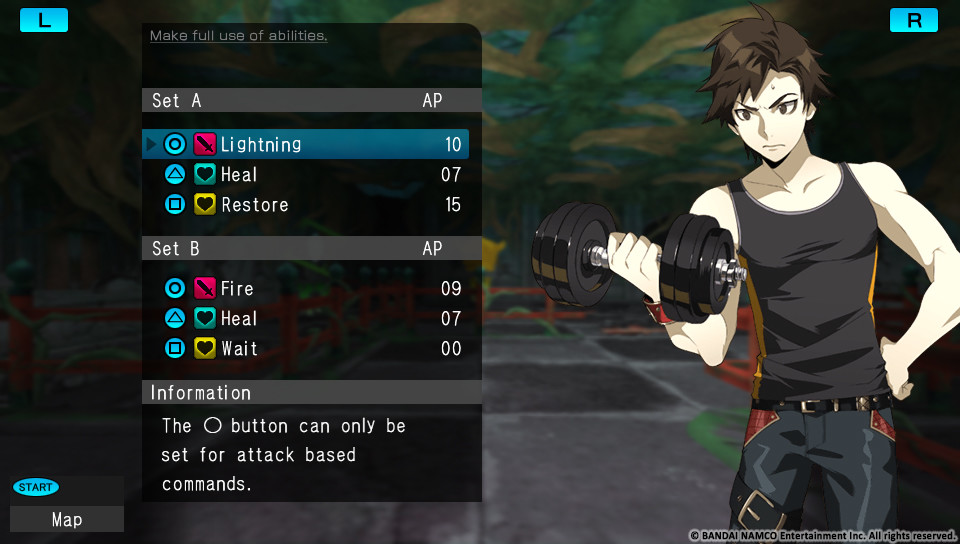Select the Heal command under Set B

(305, 319)
